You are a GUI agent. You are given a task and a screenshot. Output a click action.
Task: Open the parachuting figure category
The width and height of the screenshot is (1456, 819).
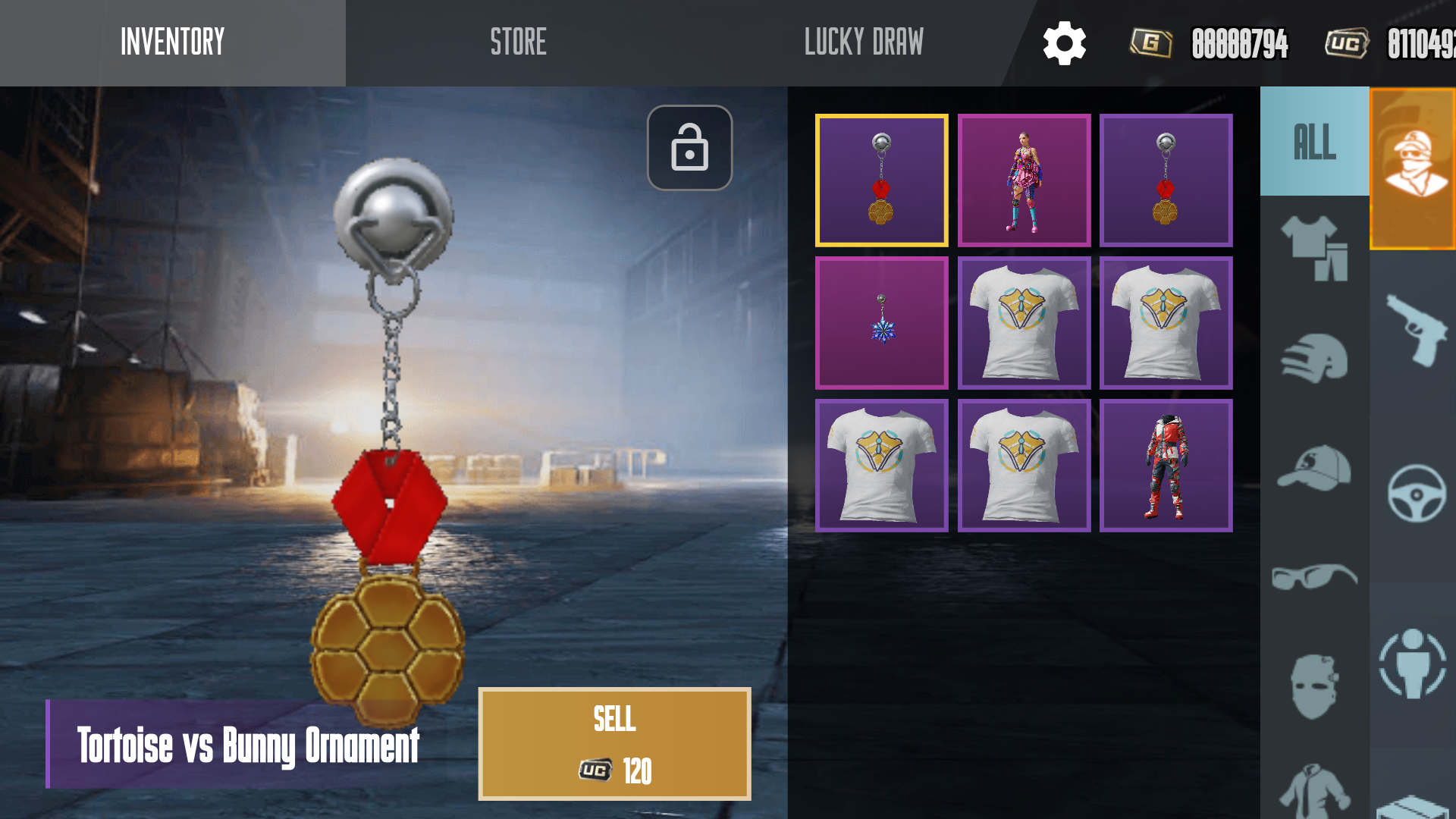coord(1413,664)
